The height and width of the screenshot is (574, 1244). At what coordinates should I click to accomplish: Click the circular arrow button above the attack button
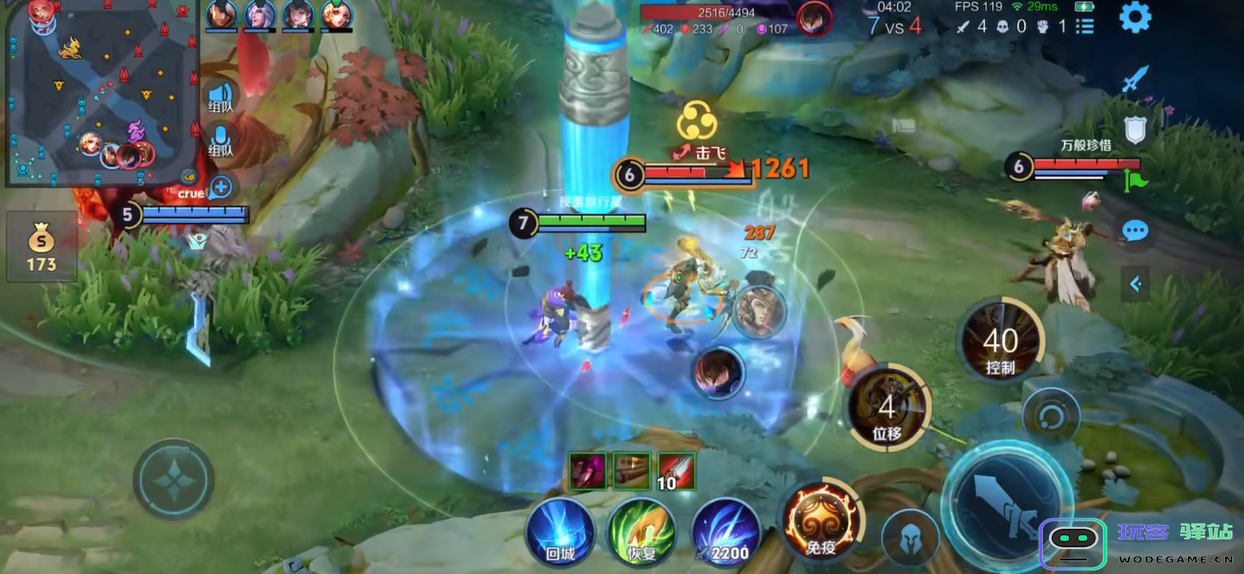(x=1051, y=414)
